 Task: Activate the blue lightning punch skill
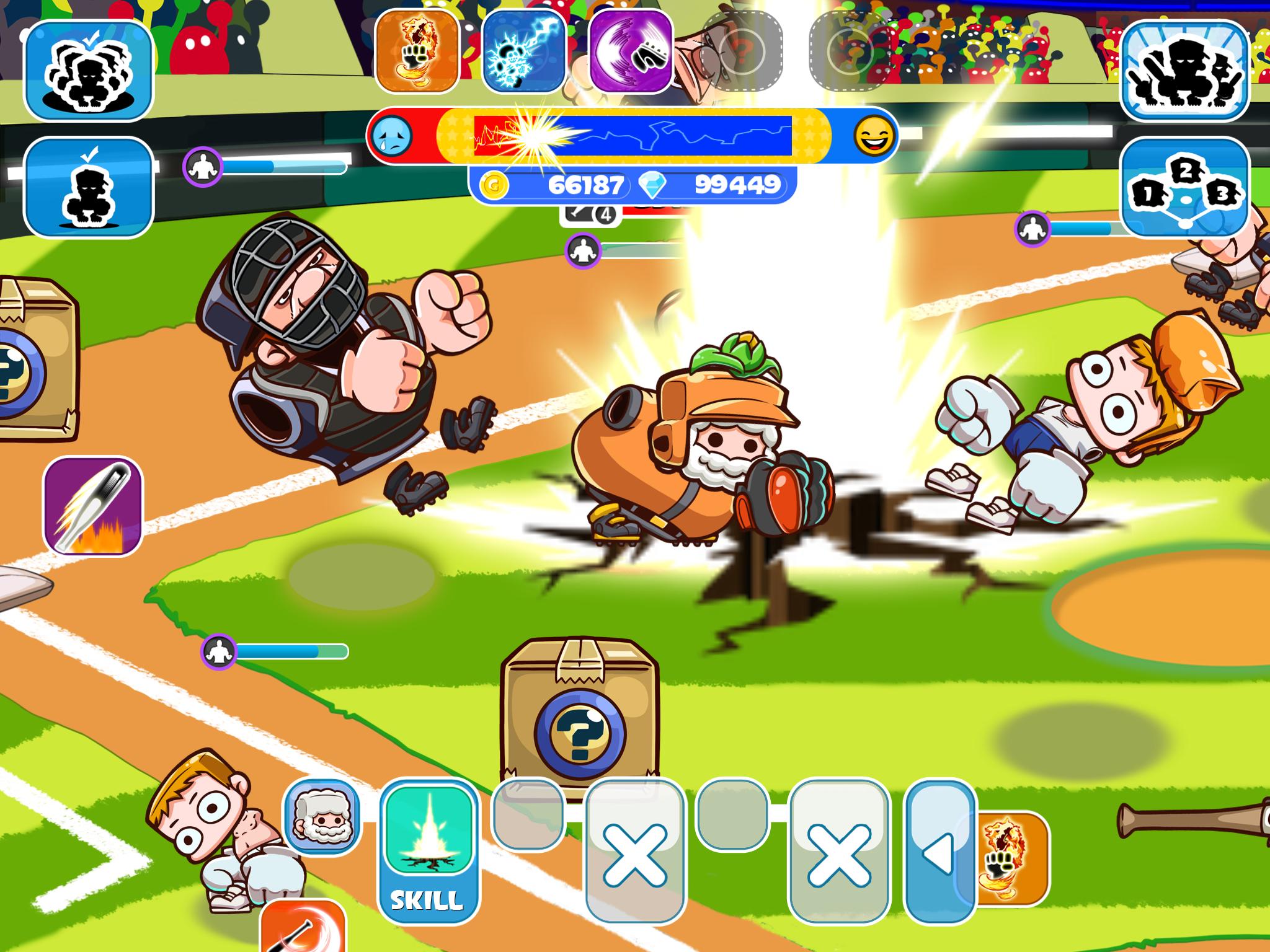[523, 51]
